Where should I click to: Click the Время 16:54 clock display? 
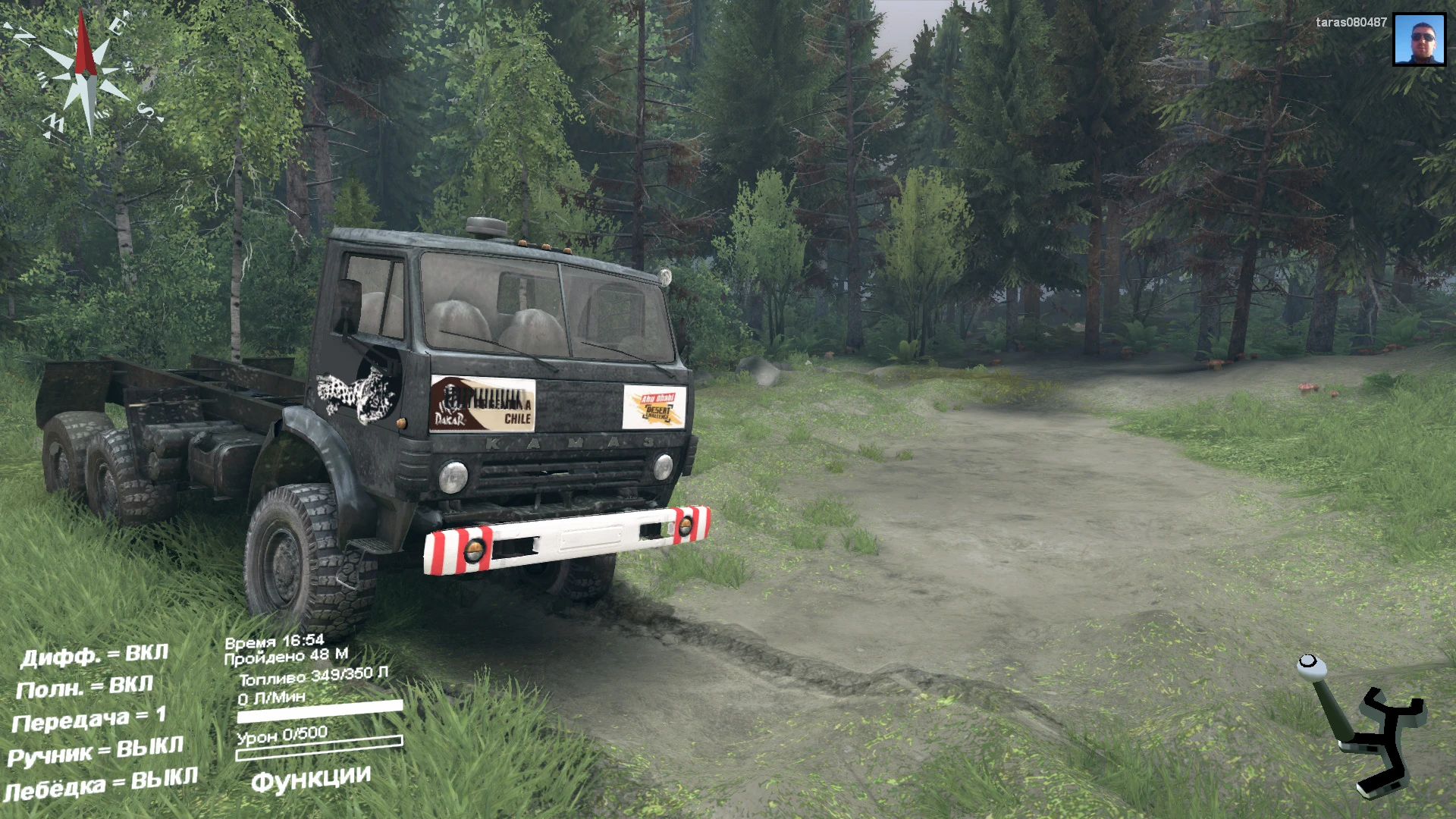(x=274, y=641)
